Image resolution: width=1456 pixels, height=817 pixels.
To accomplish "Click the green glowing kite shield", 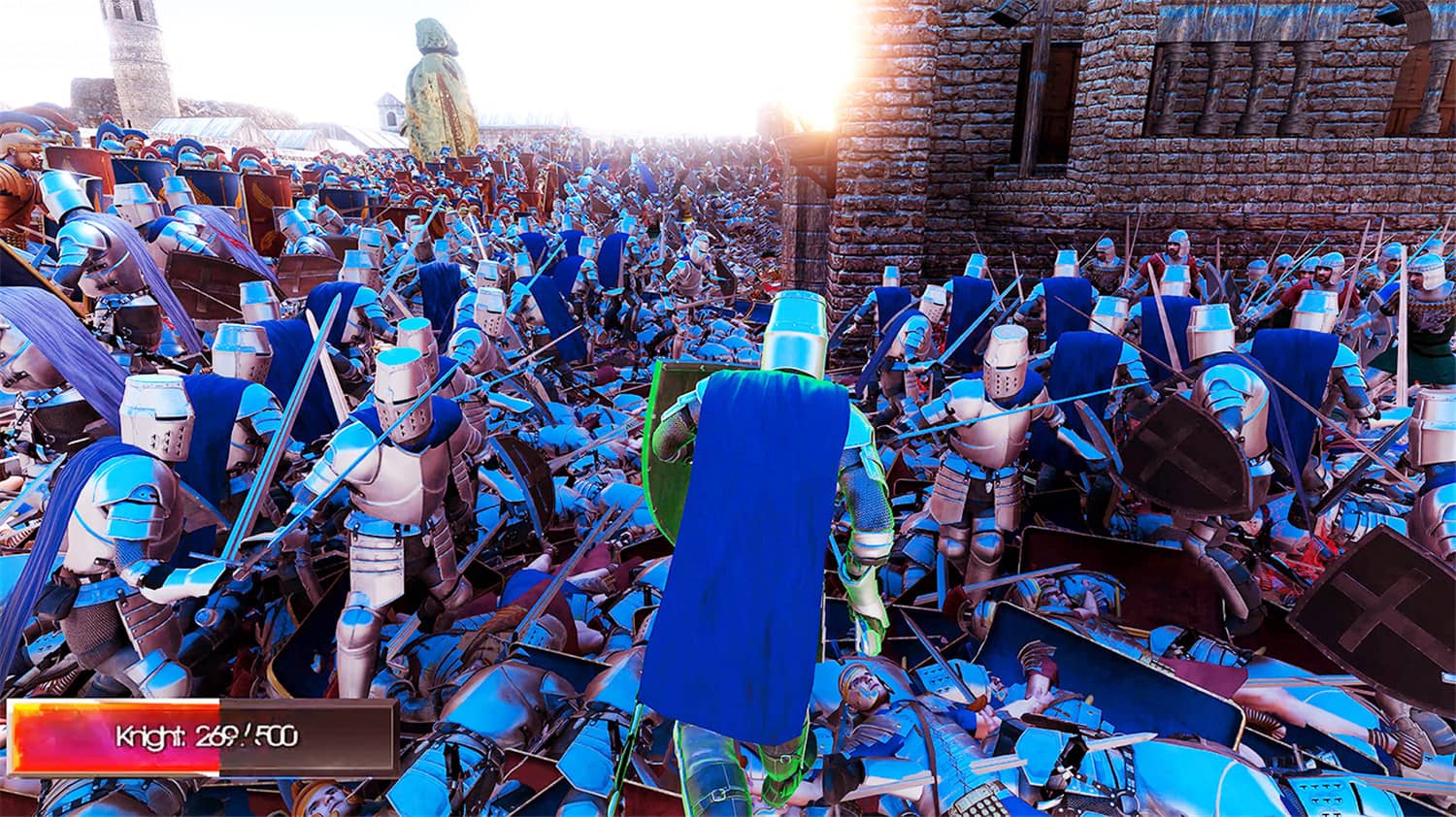I will tap(670, 456).
